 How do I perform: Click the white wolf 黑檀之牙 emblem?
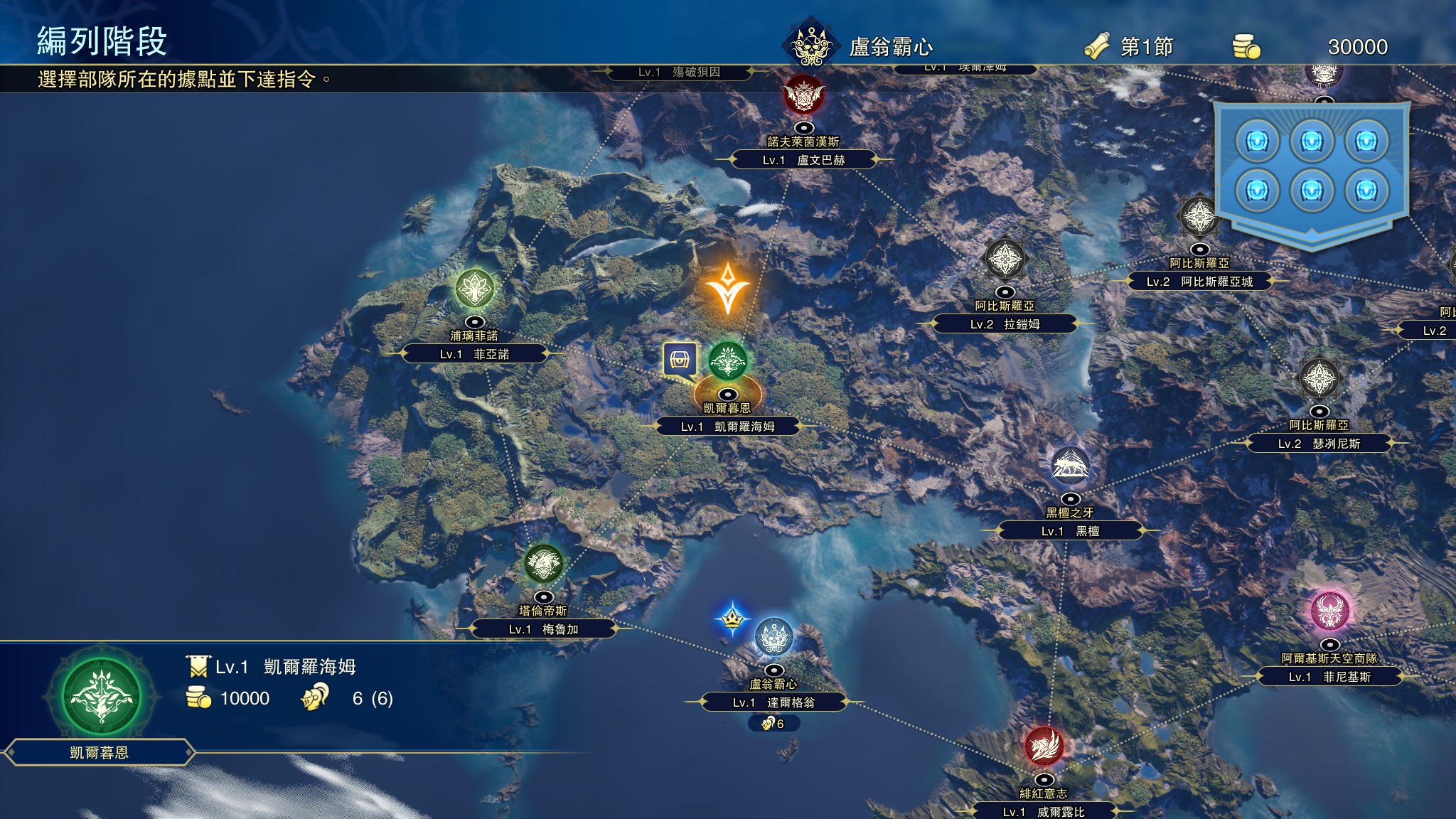[x=1070, y=466]
